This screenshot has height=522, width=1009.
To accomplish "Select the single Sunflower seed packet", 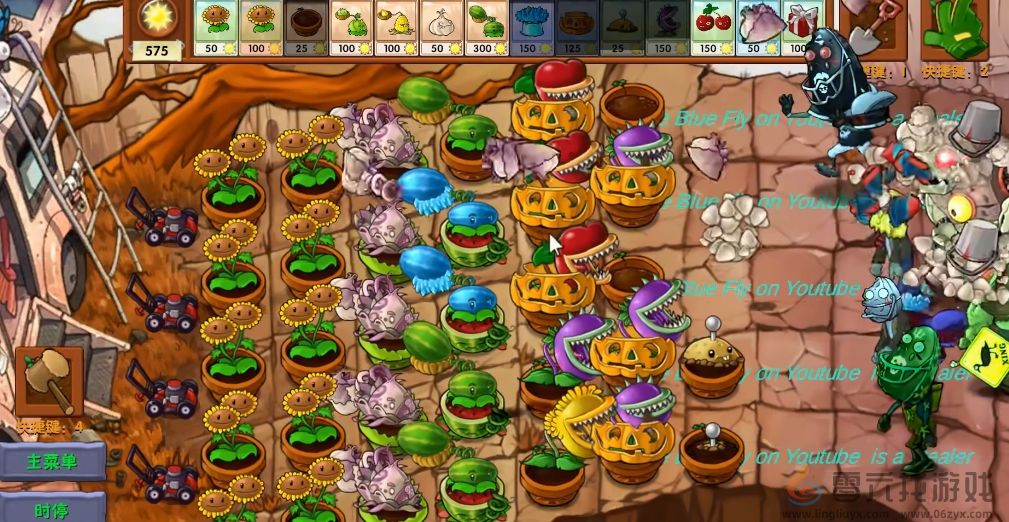I will [215, 27].
